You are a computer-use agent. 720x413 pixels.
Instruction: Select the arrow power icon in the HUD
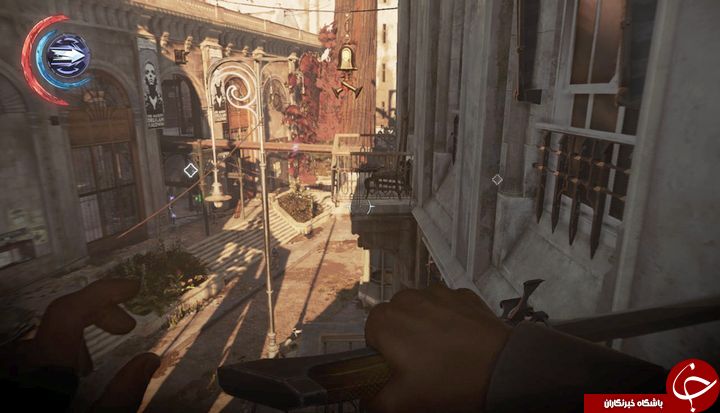66,47
